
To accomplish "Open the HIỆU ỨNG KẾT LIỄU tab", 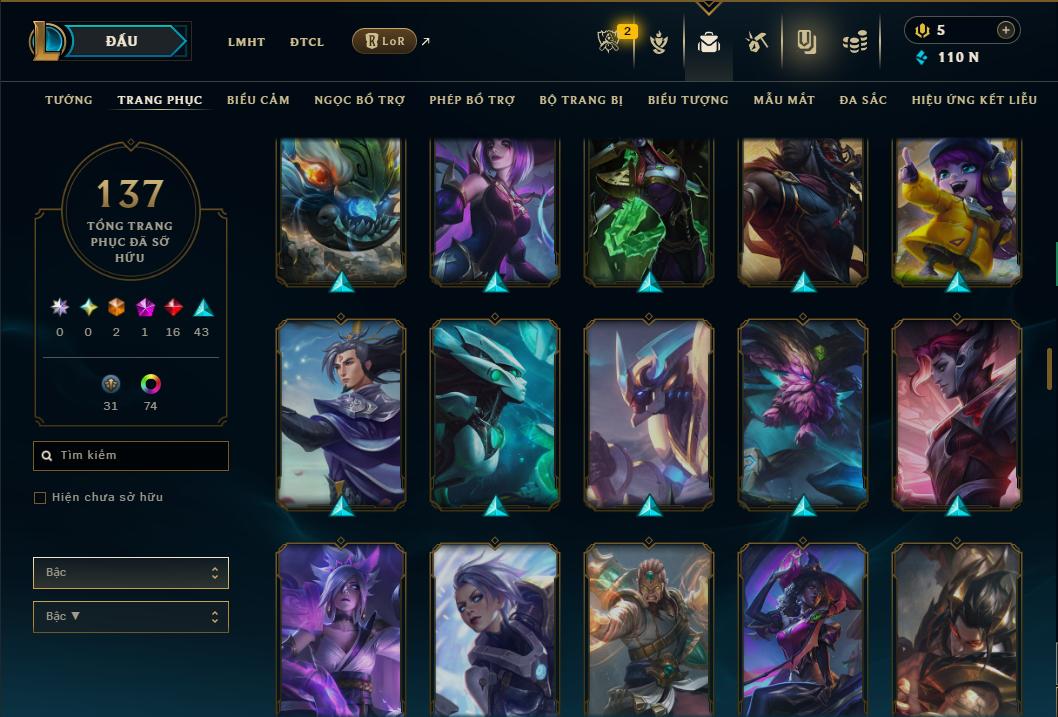I will click(x=974, y=100).
